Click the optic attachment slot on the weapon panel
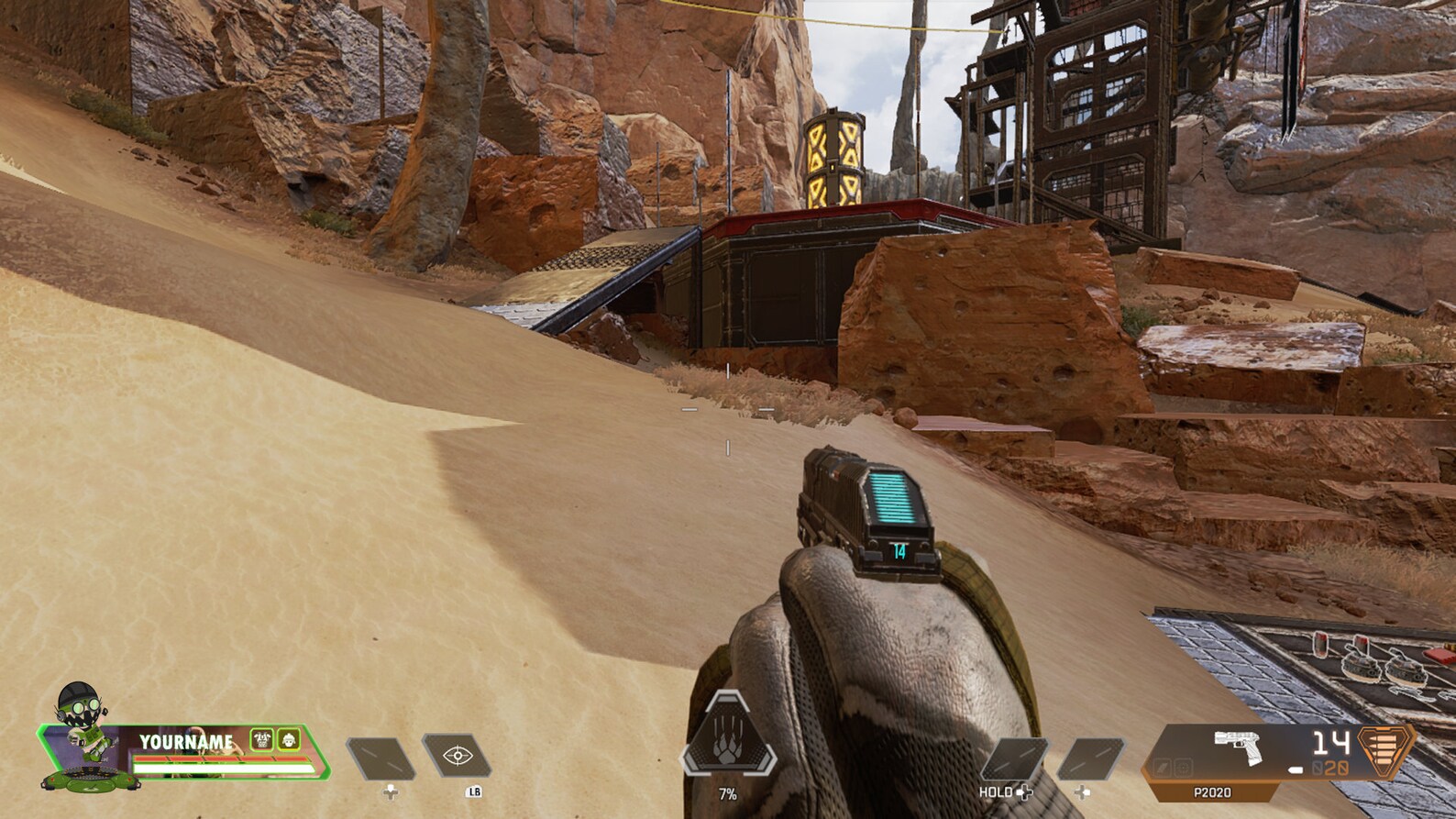This screenshot has width=1456, height=819. (x=1182, y=769)
